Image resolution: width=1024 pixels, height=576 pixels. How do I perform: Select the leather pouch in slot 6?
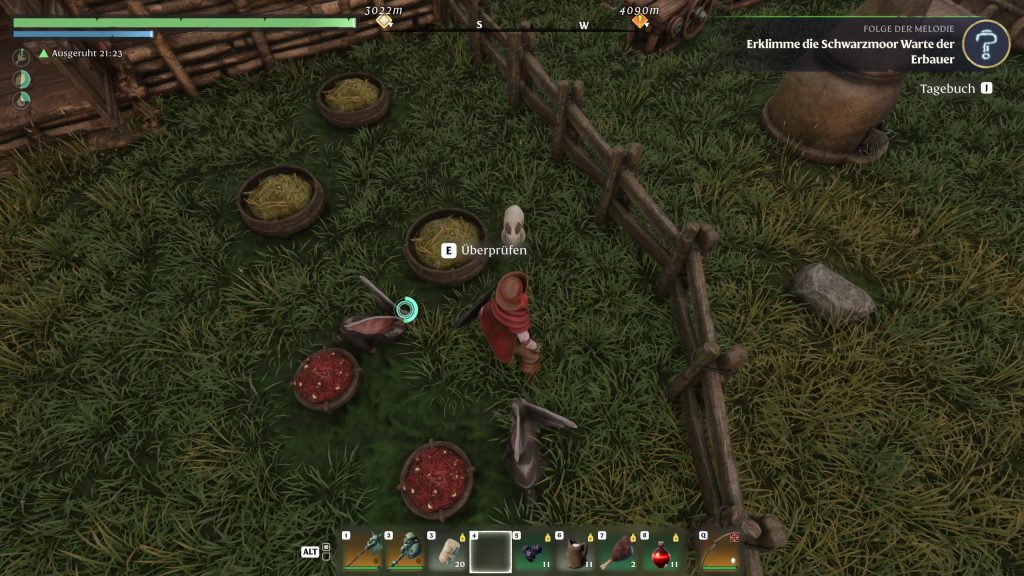(x=576, y=551)
